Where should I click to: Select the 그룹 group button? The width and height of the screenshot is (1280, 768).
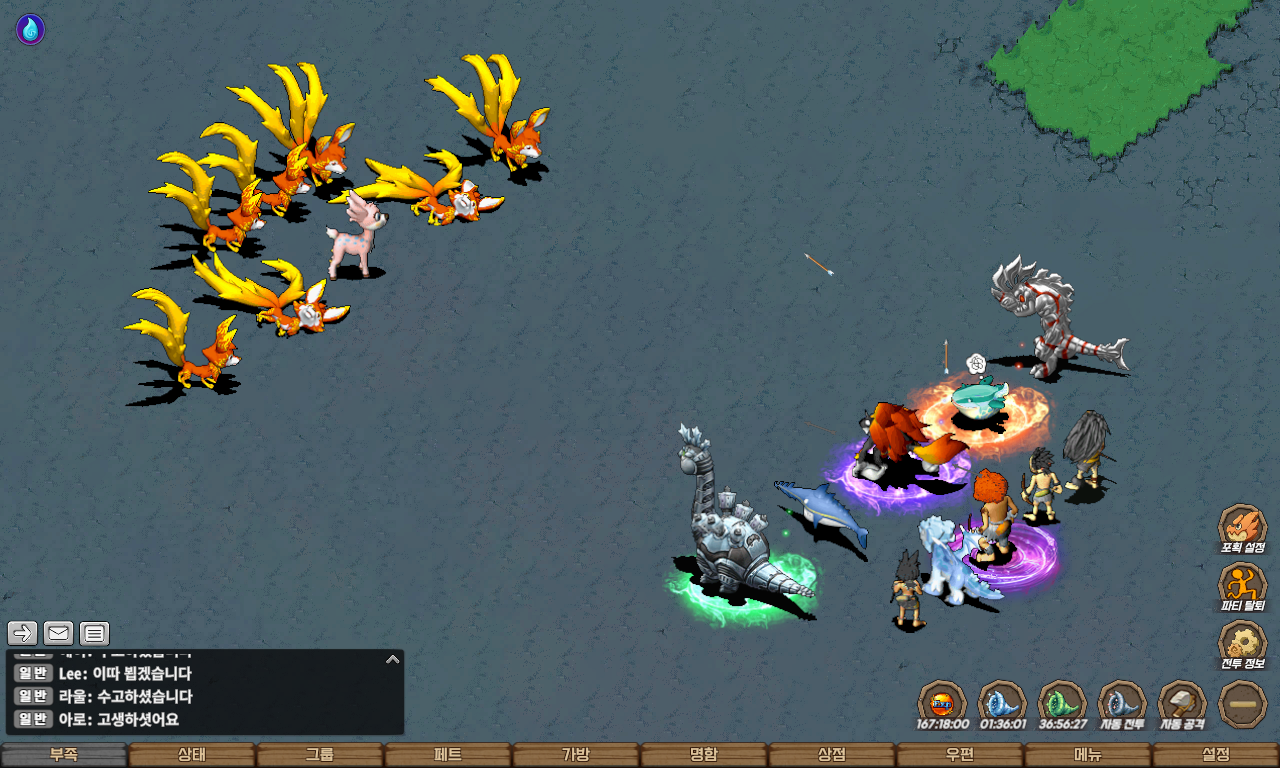320,755
